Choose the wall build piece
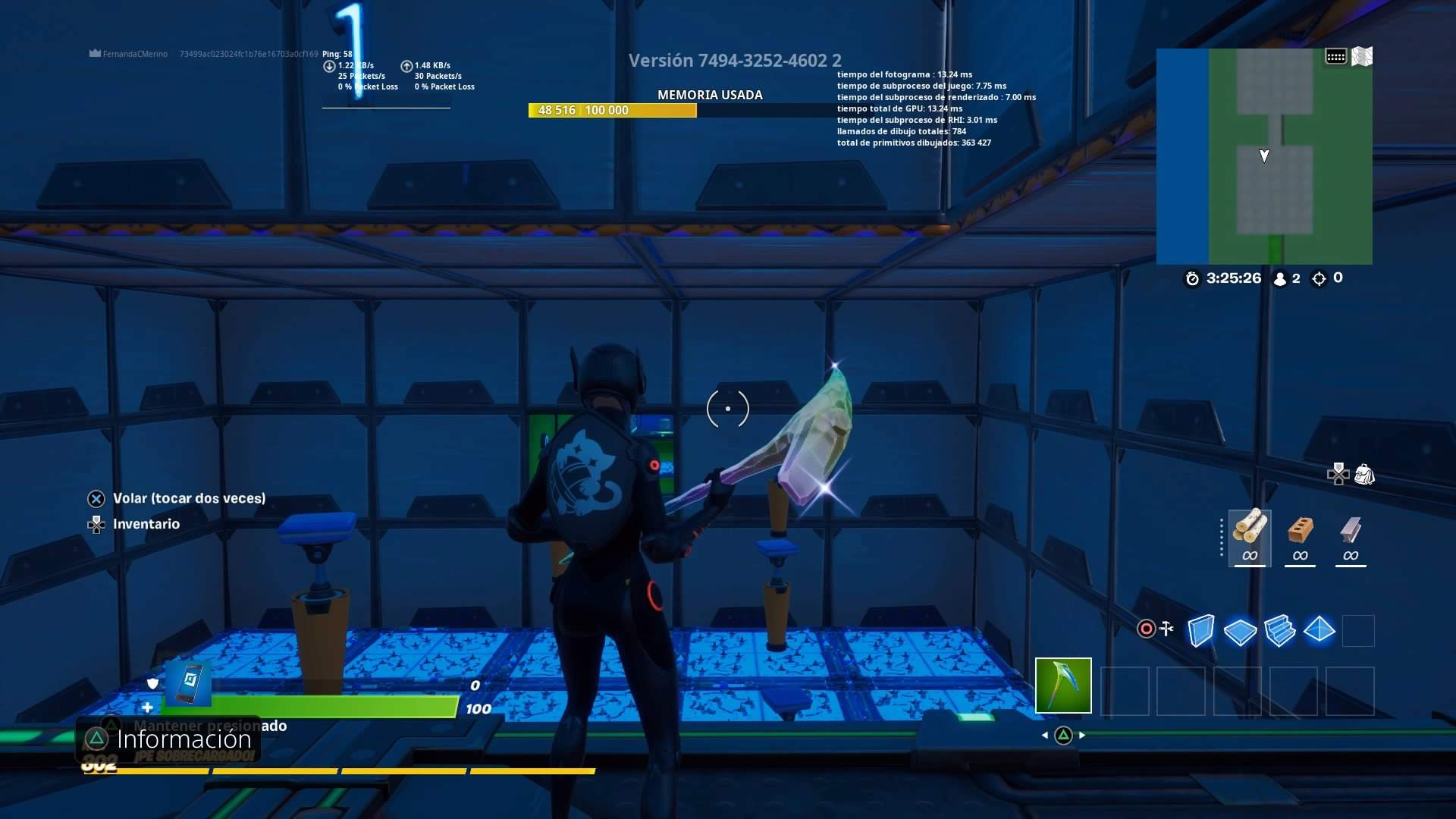 (x=1203, y=630)
